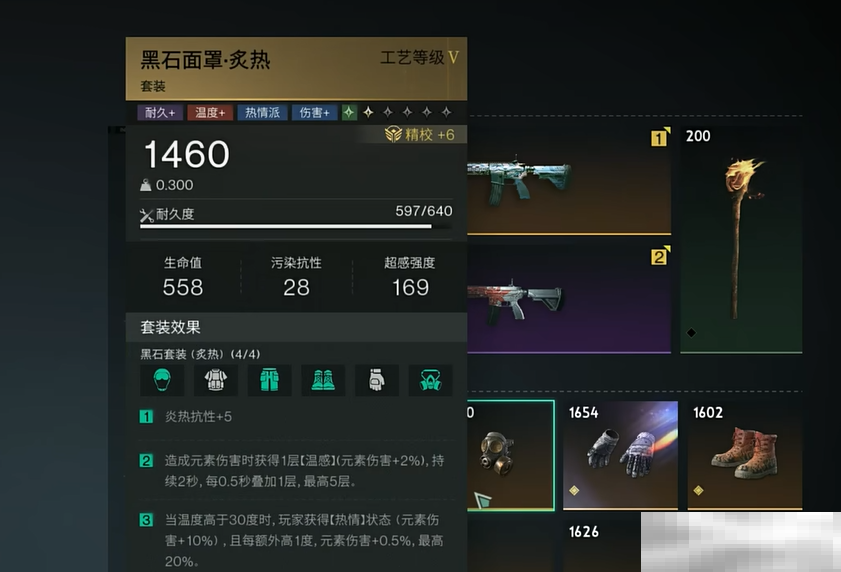Click the pants icon in the set effect row

coord(269,380)
